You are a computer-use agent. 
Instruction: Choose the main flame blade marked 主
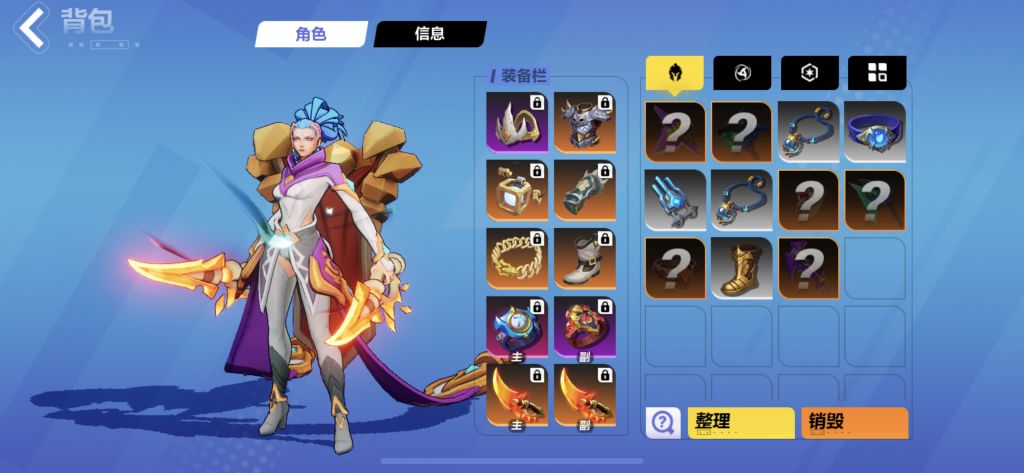tap(516, 395)
